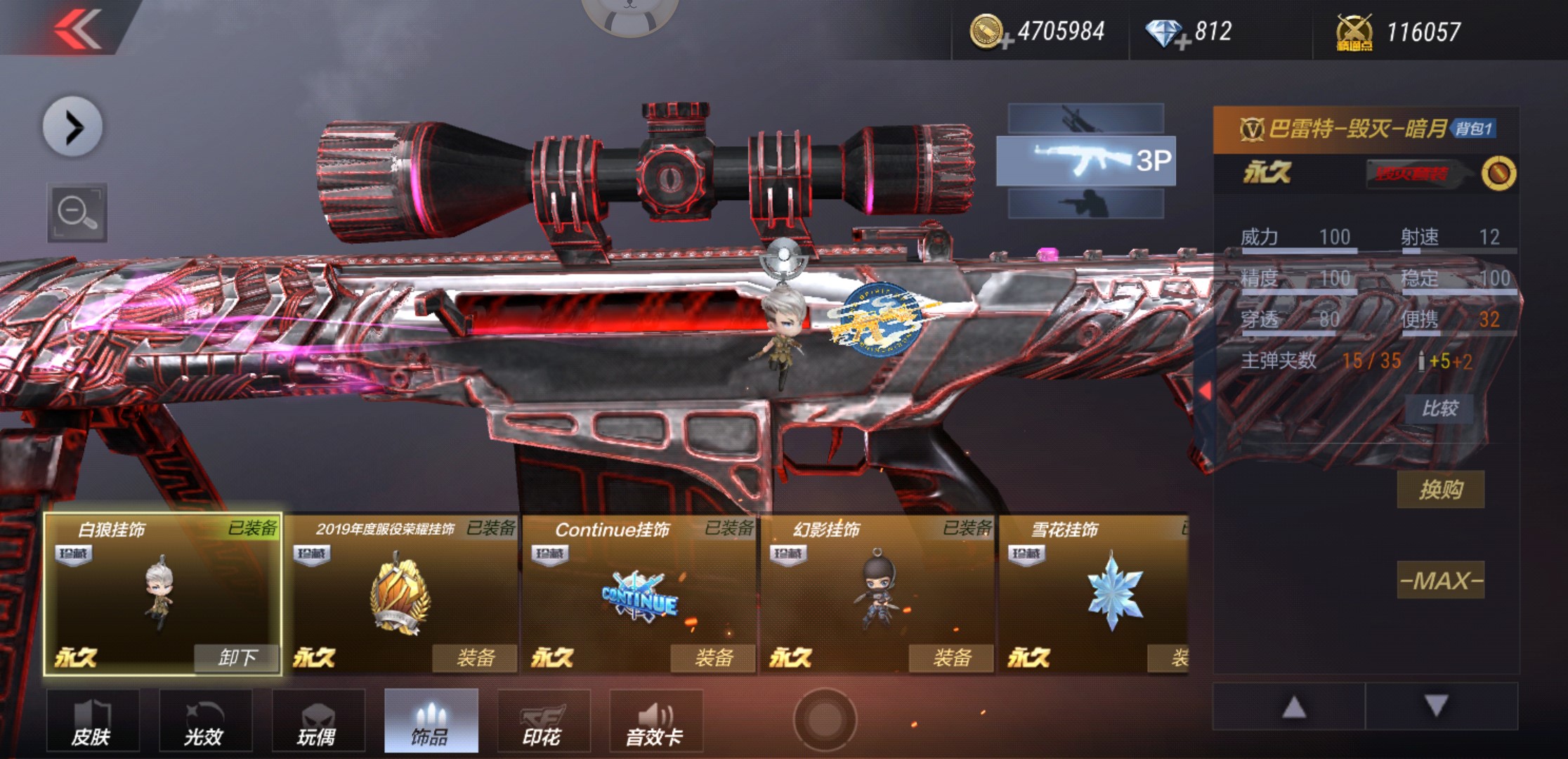Open the 印花 sticker tab
The image size is (1568, 759).
tap(543, 720)
